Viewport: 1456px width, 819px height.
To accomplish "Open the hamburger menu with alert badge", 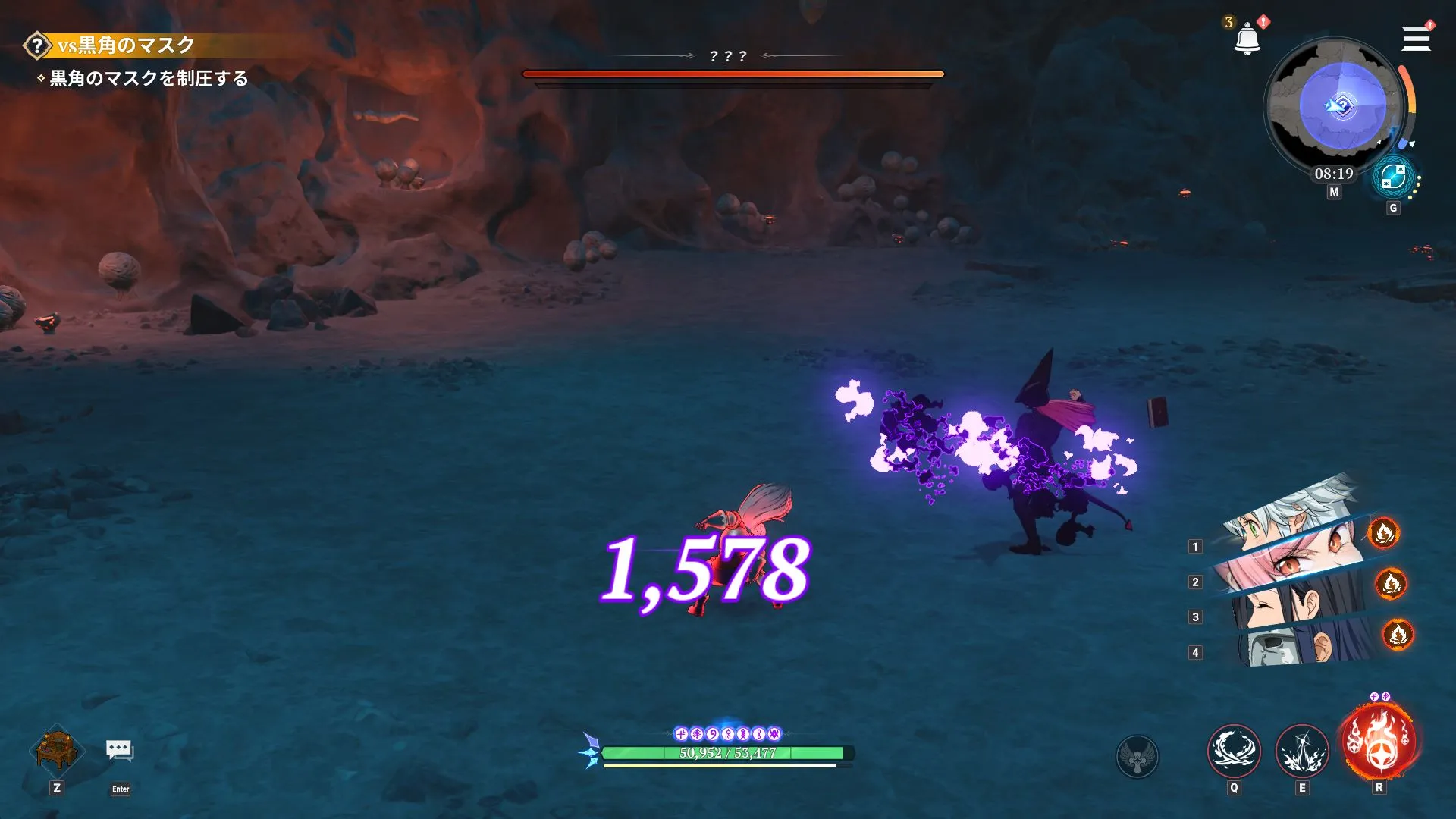I will pos(1415,39).
